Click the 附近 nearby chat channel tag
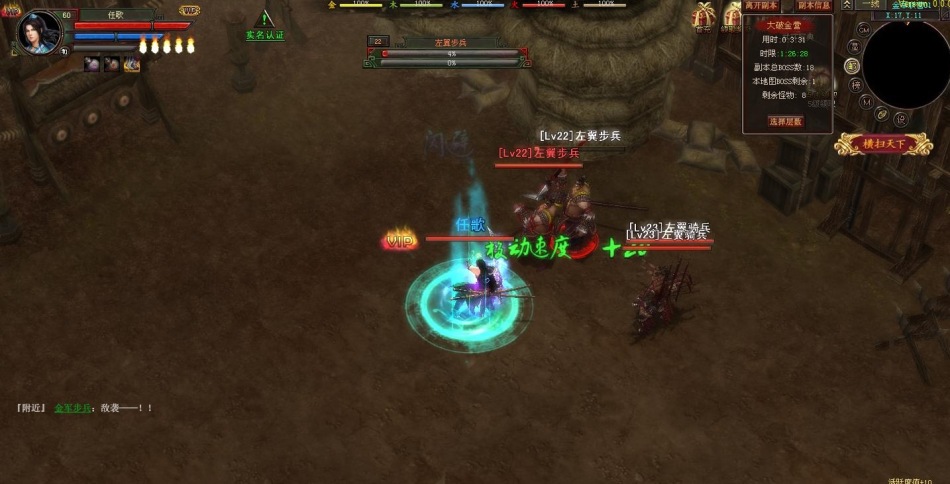The image size is (950, 484). click(x=31, y=408)
